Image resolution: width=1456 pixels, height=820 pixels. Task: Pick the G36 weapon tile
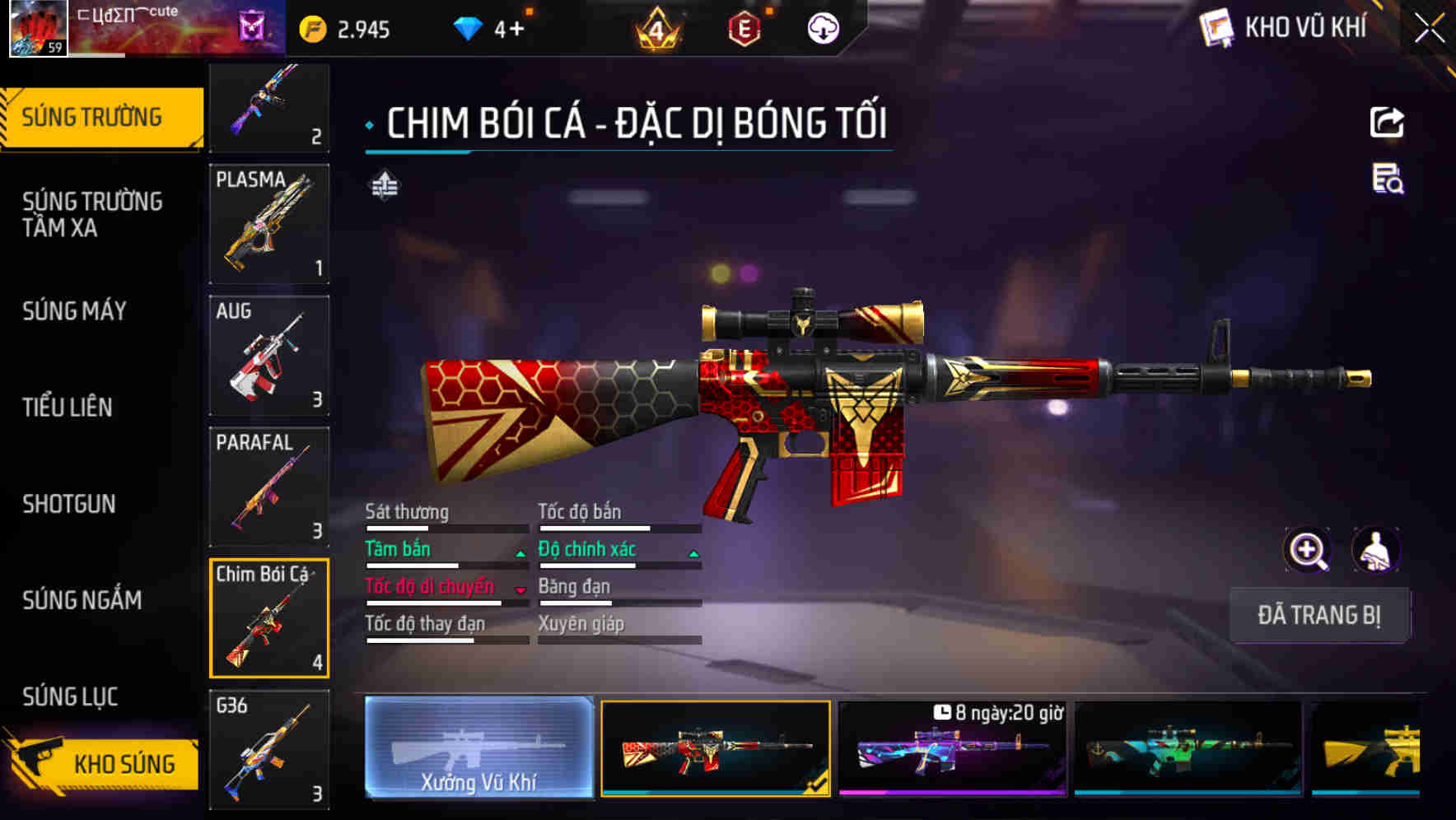(269, 749)
